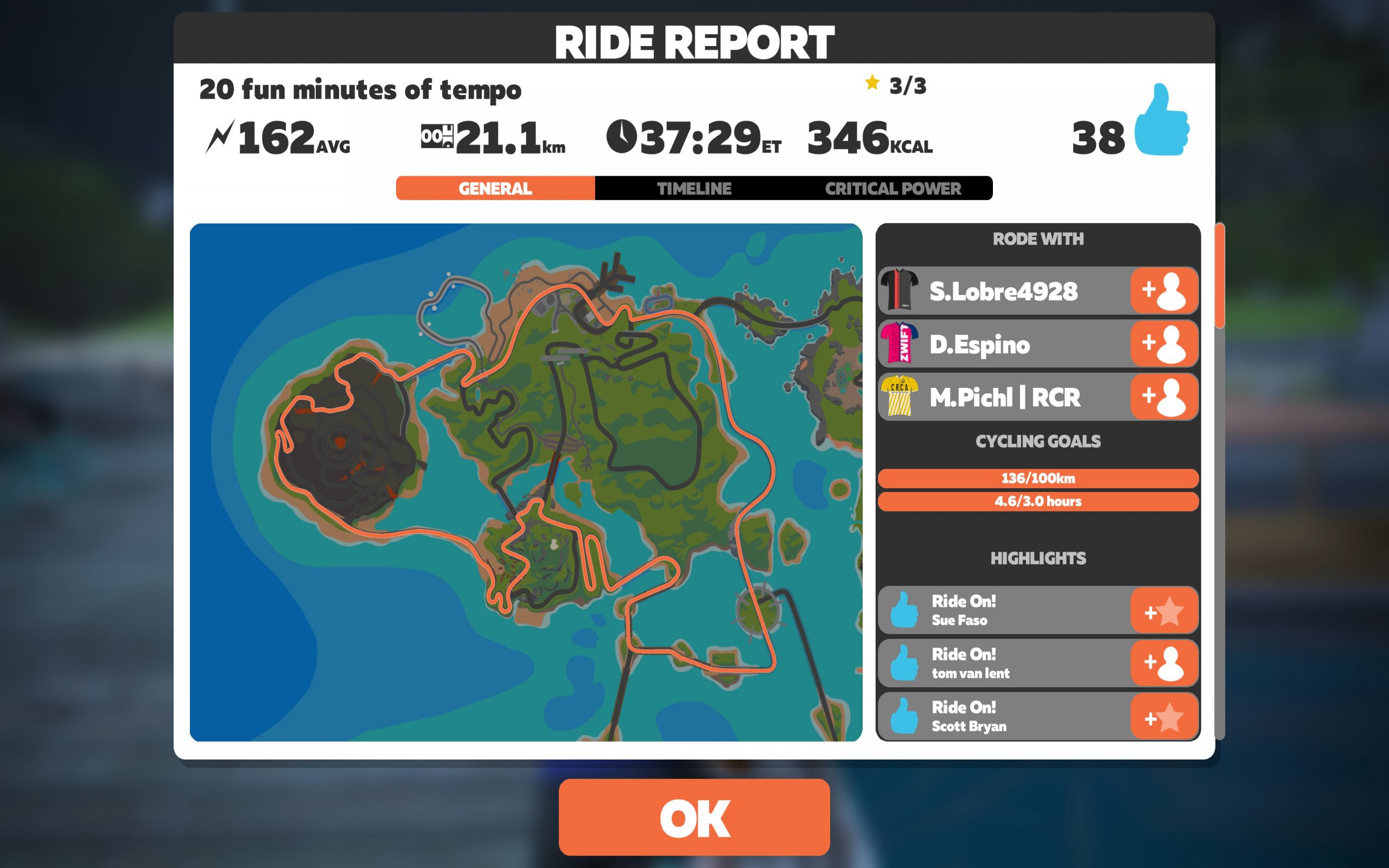This screenshot has width=1389, height=868.
Task: Star Sue Faso's Ride On highlight
Action: 1164,610
